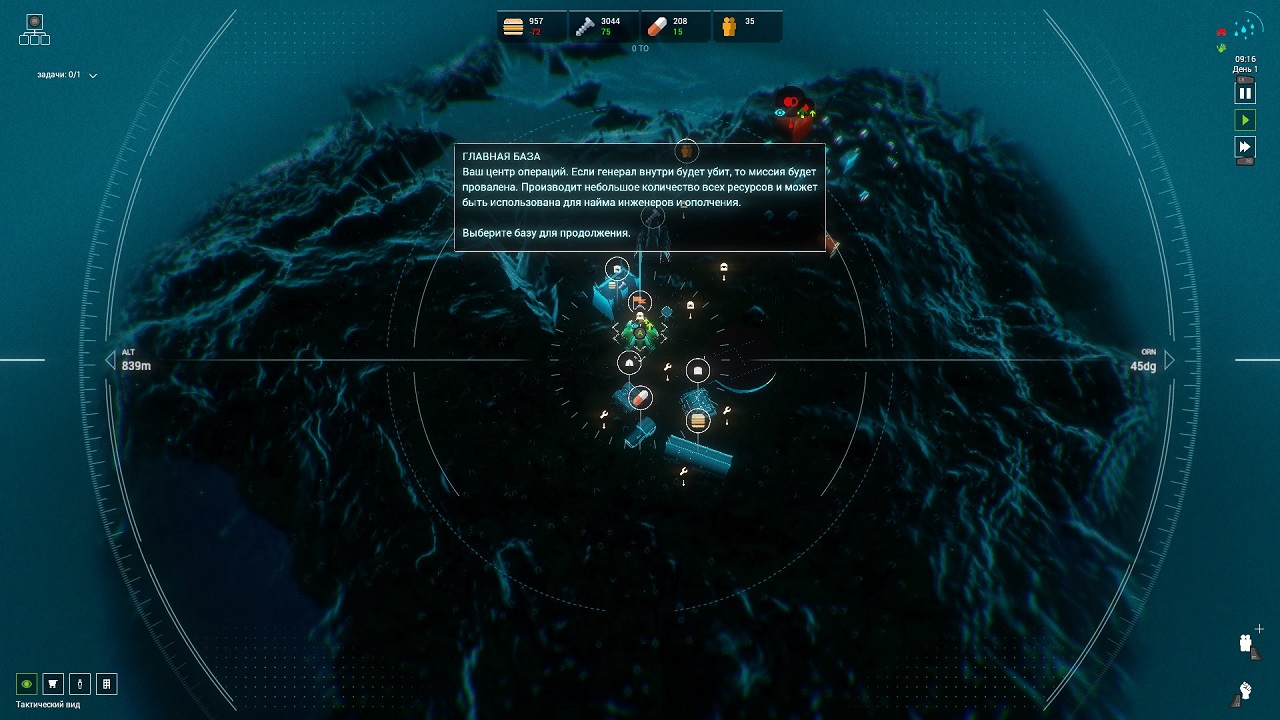The width and height of the screenshot is (1280, 720).
Task: Select the main base flag marker
Action: coord(640,301)
